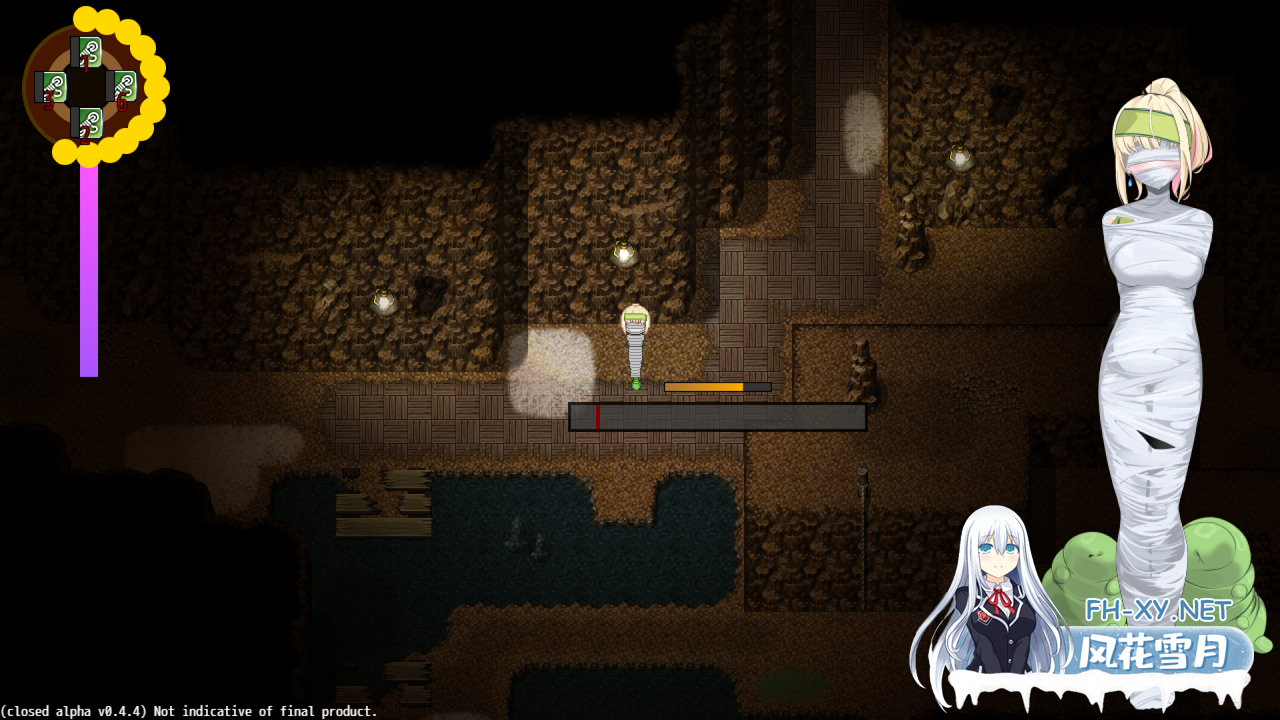Image resolution: width=1280 pixels, height=720 pixels.
Task: Select the rope item slot numbered 6
Action: [123, 88]
